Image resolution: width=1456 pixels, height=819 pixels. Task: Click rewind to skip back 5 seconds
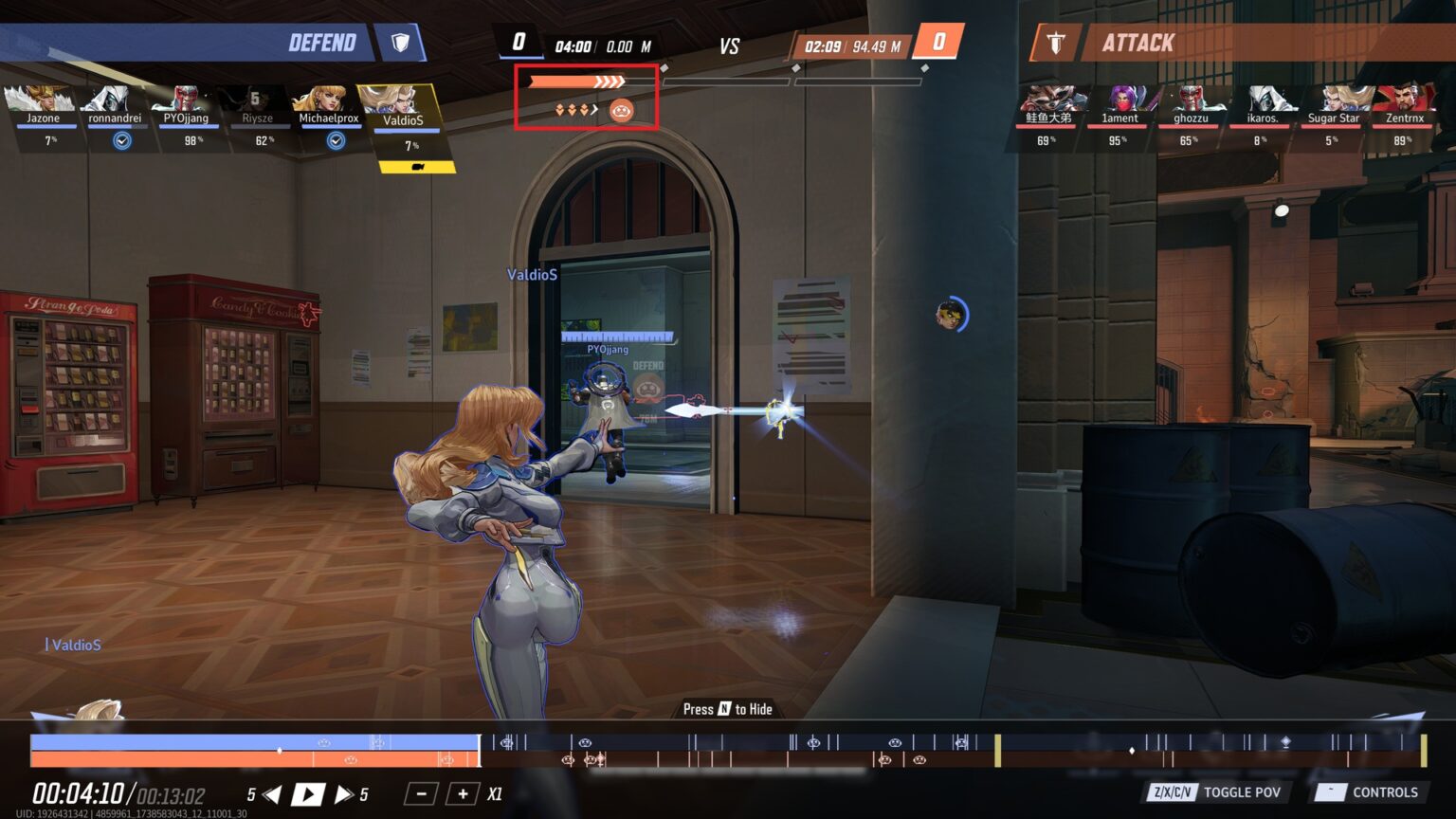click(273, 794)
